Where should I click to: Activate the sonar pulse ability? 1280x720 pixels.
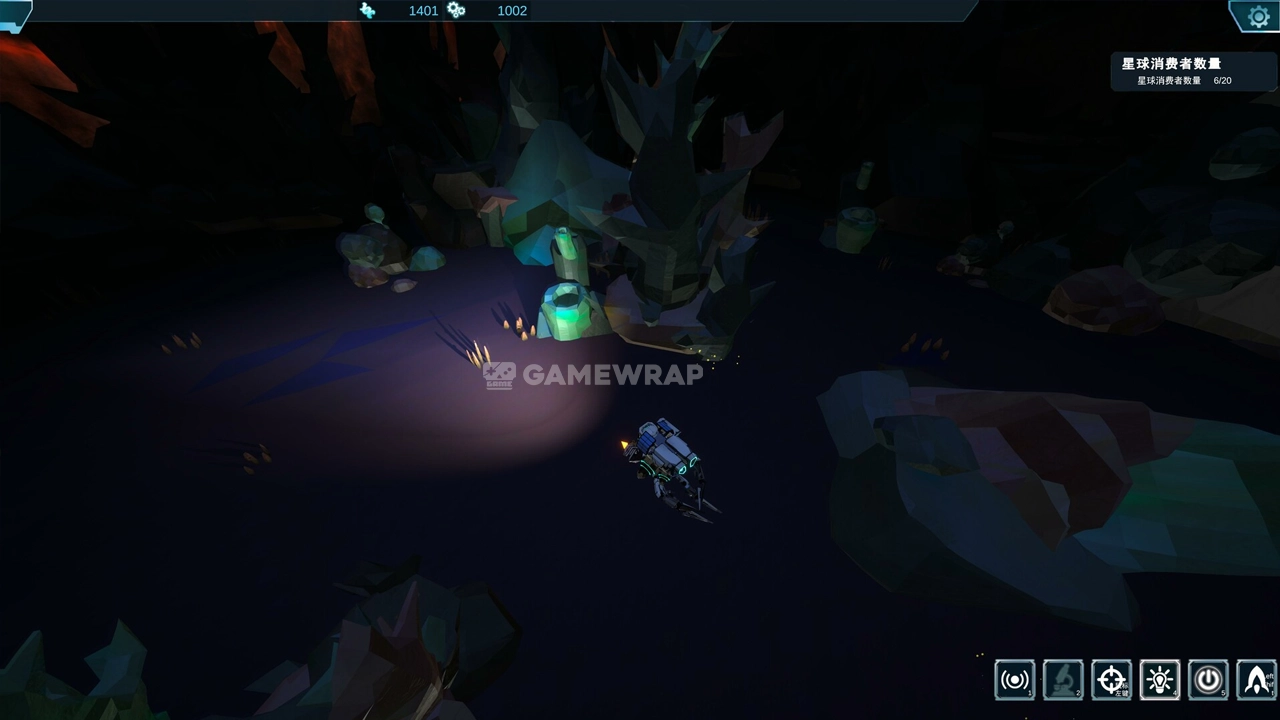(1014, 680)
